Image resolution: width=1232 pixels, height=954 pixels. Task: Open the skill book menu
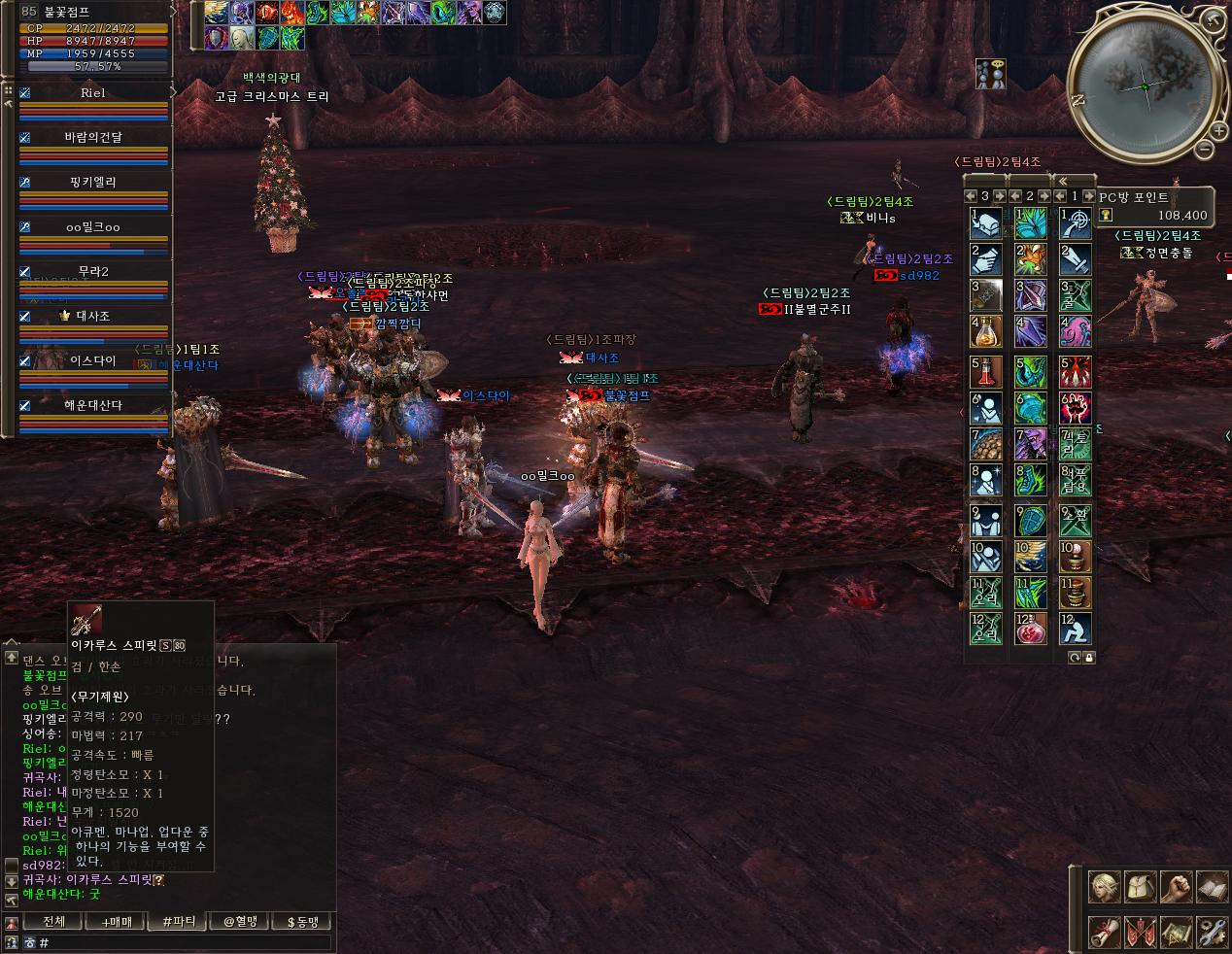[x=1213, y=887]
